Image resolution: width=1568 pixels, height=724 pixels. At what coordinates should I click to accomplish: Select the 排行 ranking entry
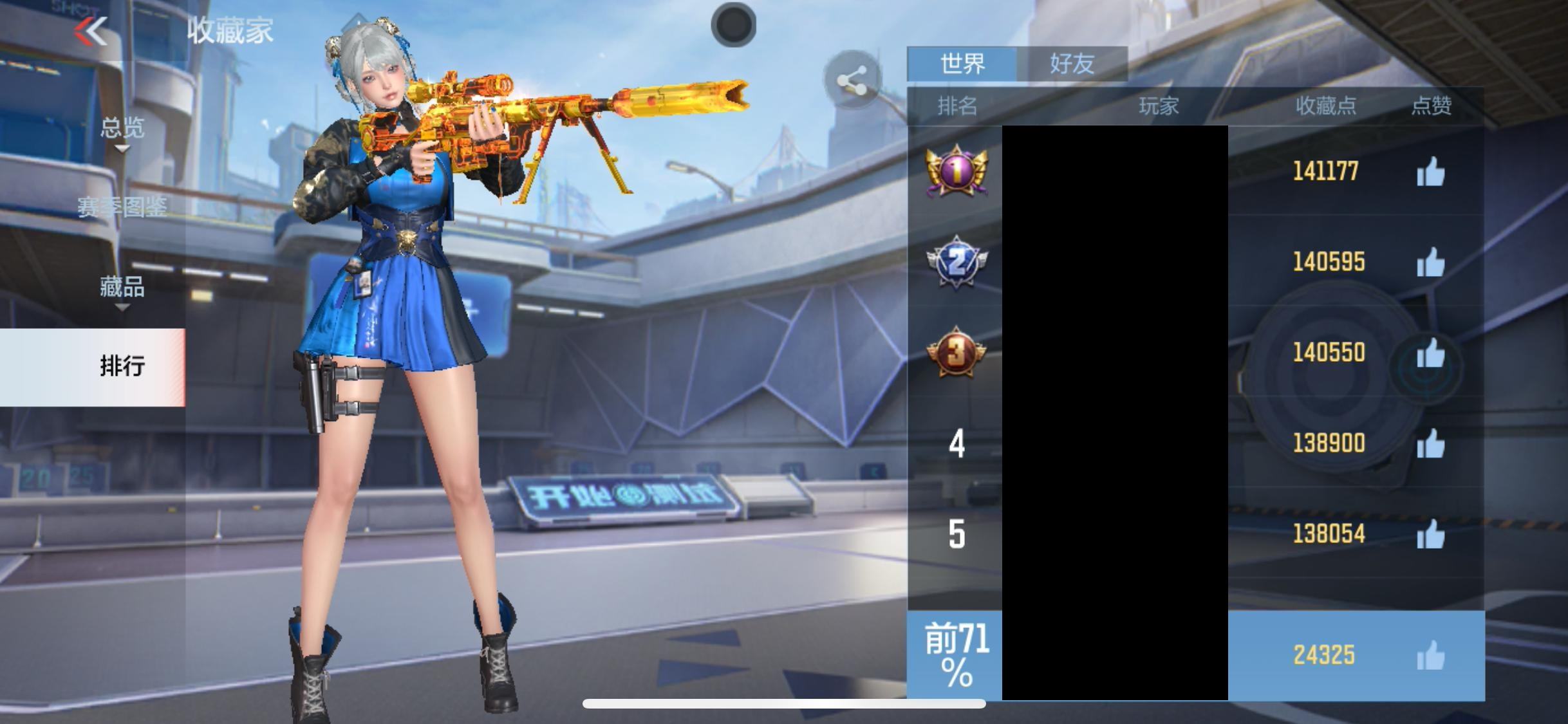(122, 366)
